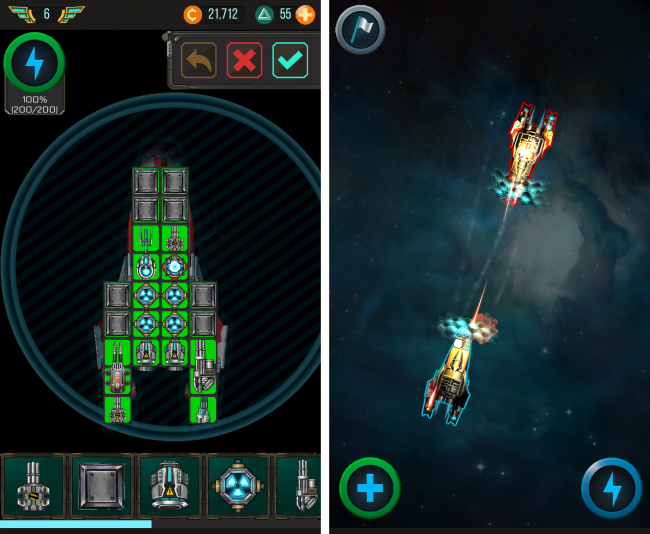650x534 pixels.
Task: Undo the last ship edit
Action: 198,60
